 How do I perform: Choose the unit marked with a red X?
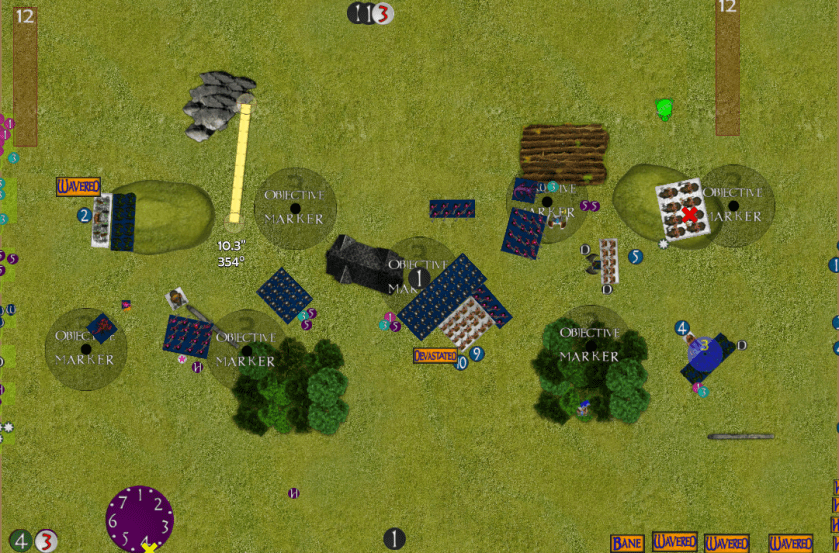[689, 213]
